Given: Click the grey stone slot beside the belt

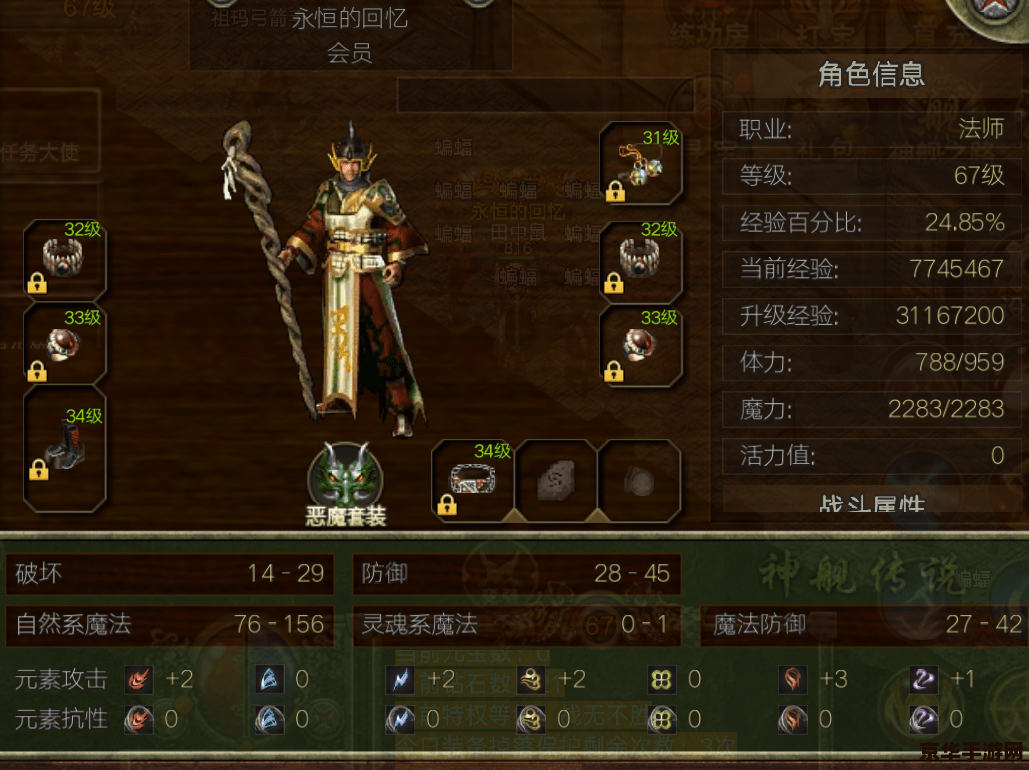Looking at the screenshot, I should coord(556,482).
